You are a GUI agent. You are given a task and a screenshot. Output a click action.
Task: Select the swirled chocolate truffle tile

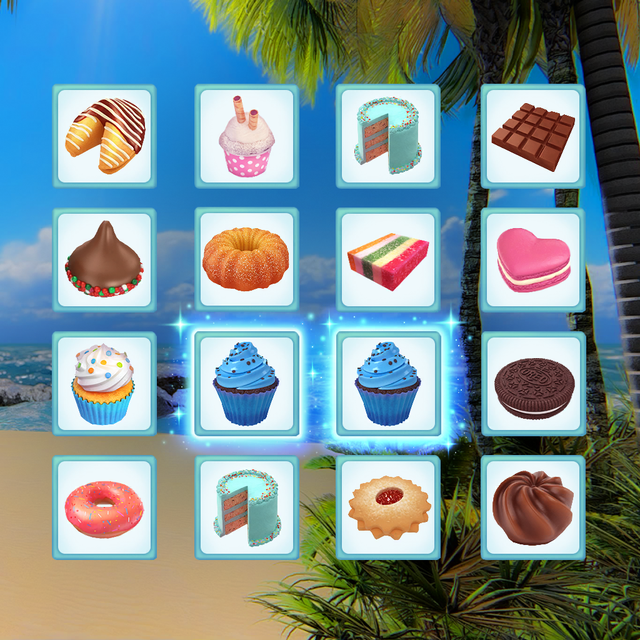(x=533, y=508)
